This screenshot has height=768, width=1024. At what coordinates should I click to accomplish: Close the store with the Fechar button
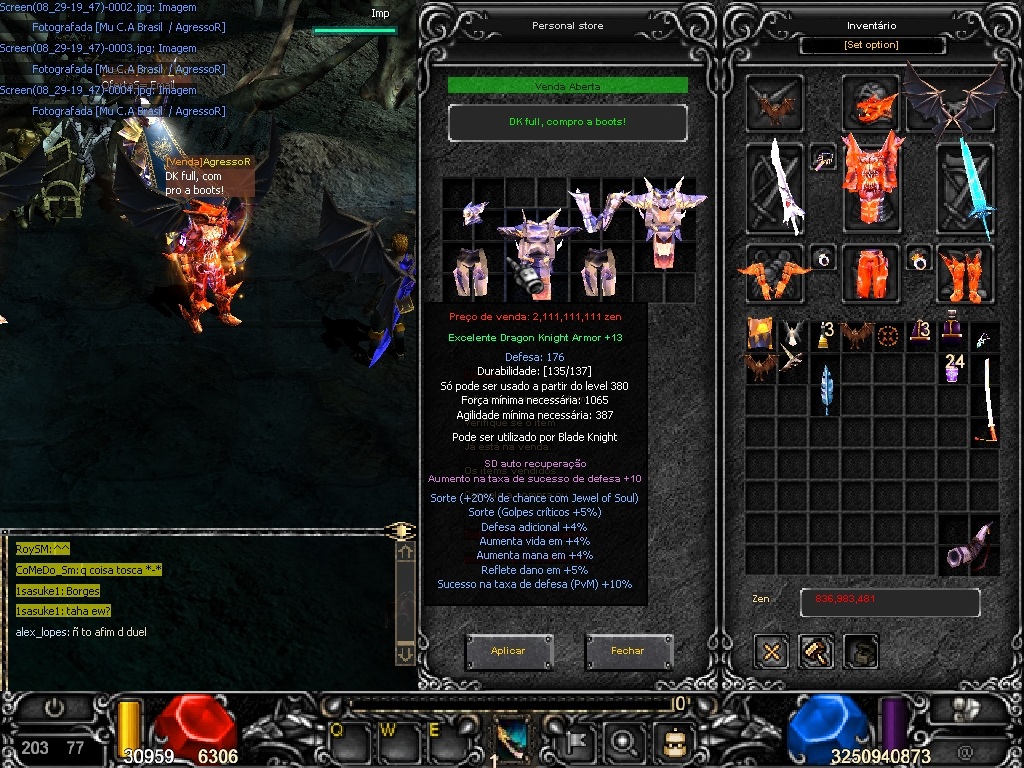click(x=628, y=651)
